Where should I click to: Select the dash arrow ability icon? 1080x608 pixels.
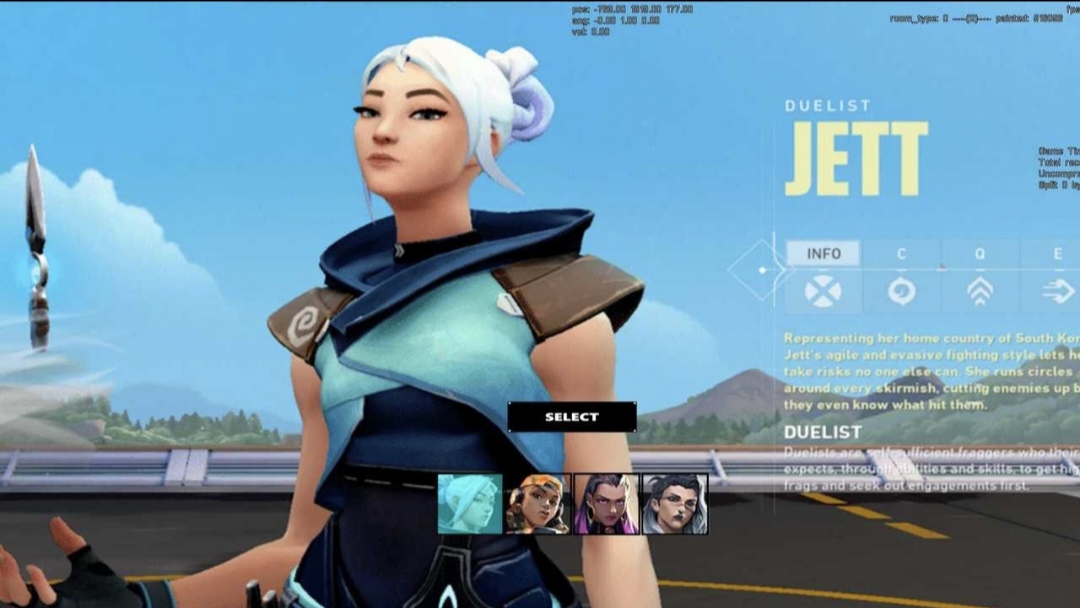[x=1057, y=291]
